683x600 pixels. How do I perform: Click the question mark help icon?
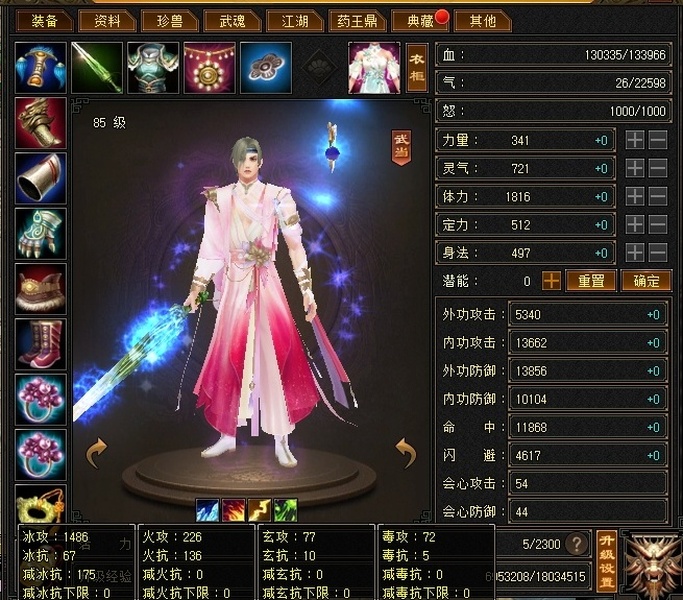[576, 544]
